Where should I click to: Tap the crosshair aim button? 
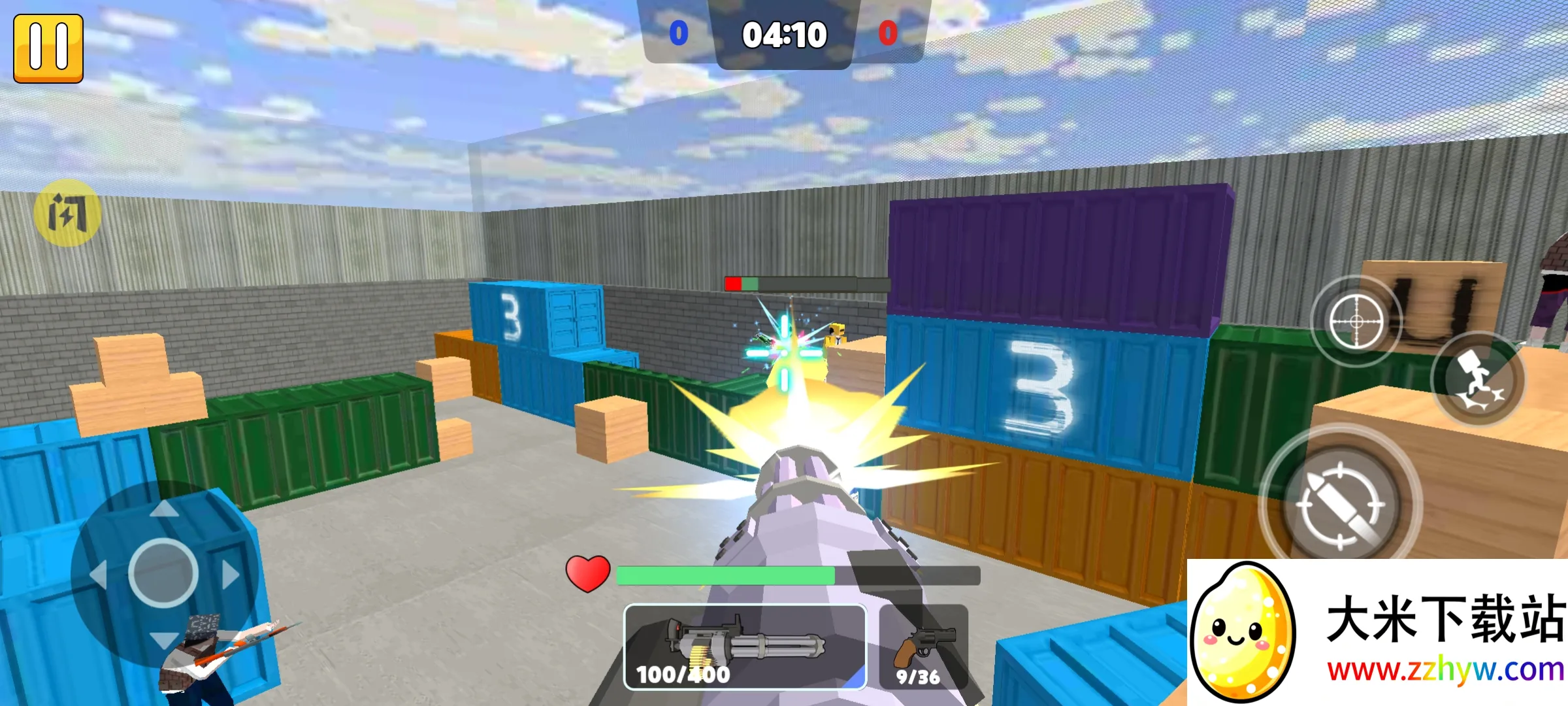(1356, 322)
